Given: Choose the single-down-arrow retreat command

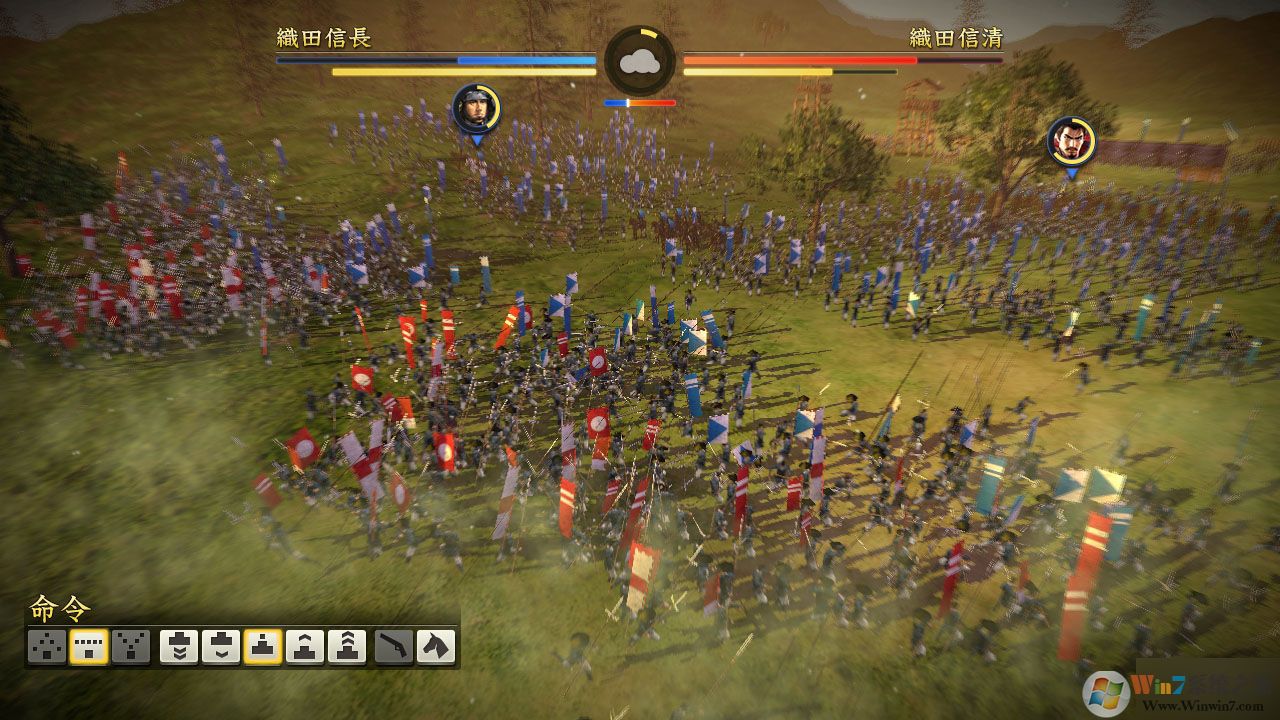Looking at the screenshot, I should (221, 647).
